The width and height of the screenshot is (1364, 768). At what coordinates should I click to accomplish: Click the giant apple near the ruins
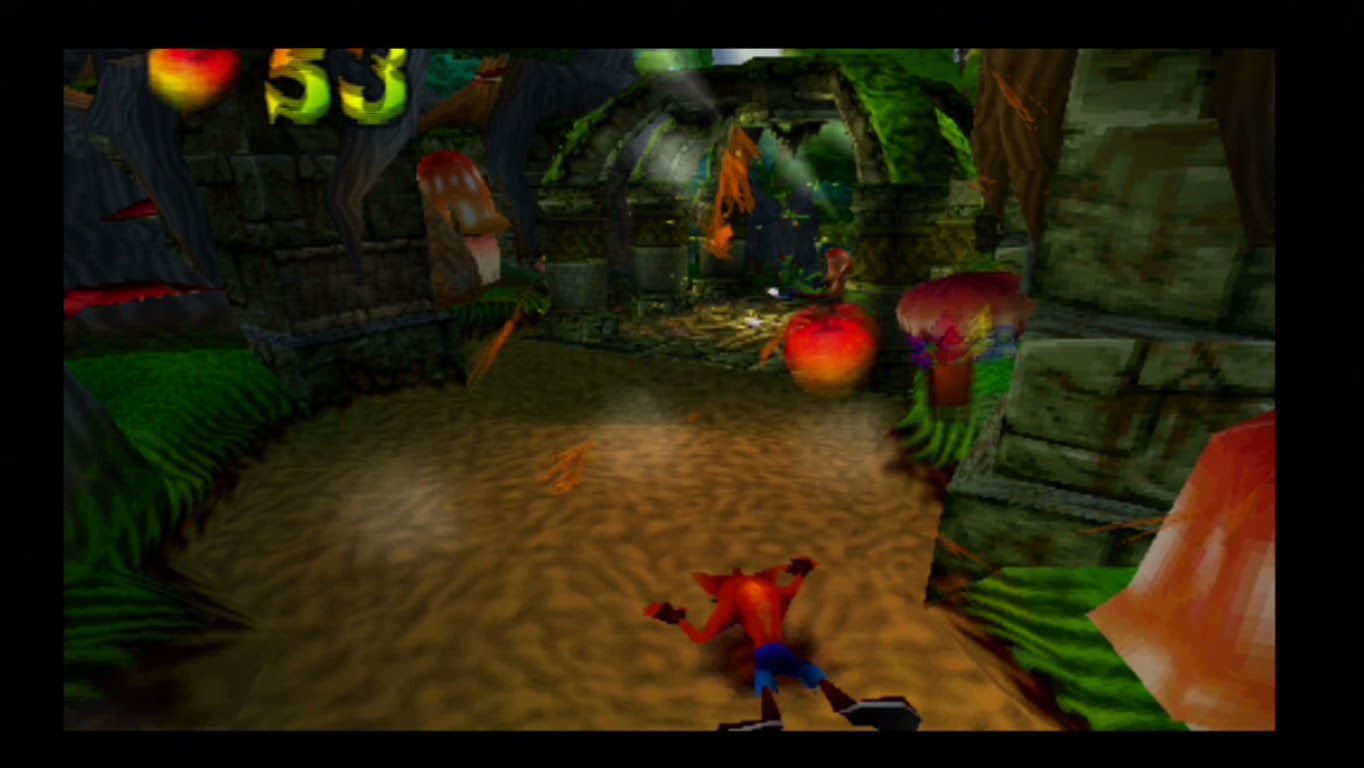pyautogui.click(x=828, y=350)
